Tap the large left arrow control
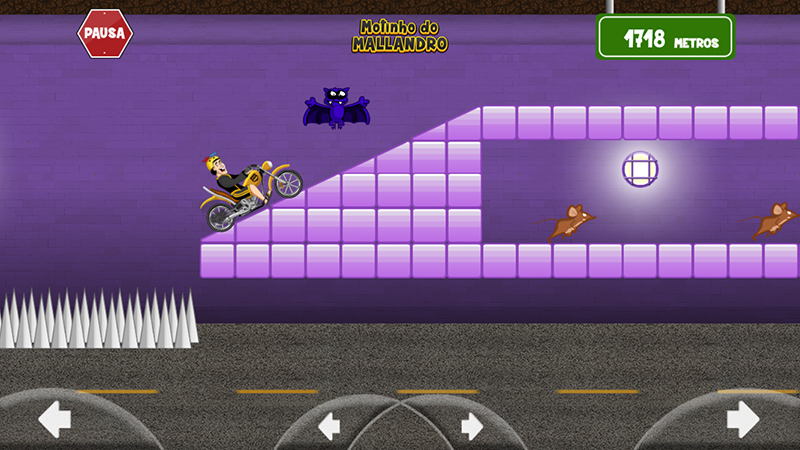Image resolution: width=800 pixels, height=450 pixels. (x=54, y=418)
